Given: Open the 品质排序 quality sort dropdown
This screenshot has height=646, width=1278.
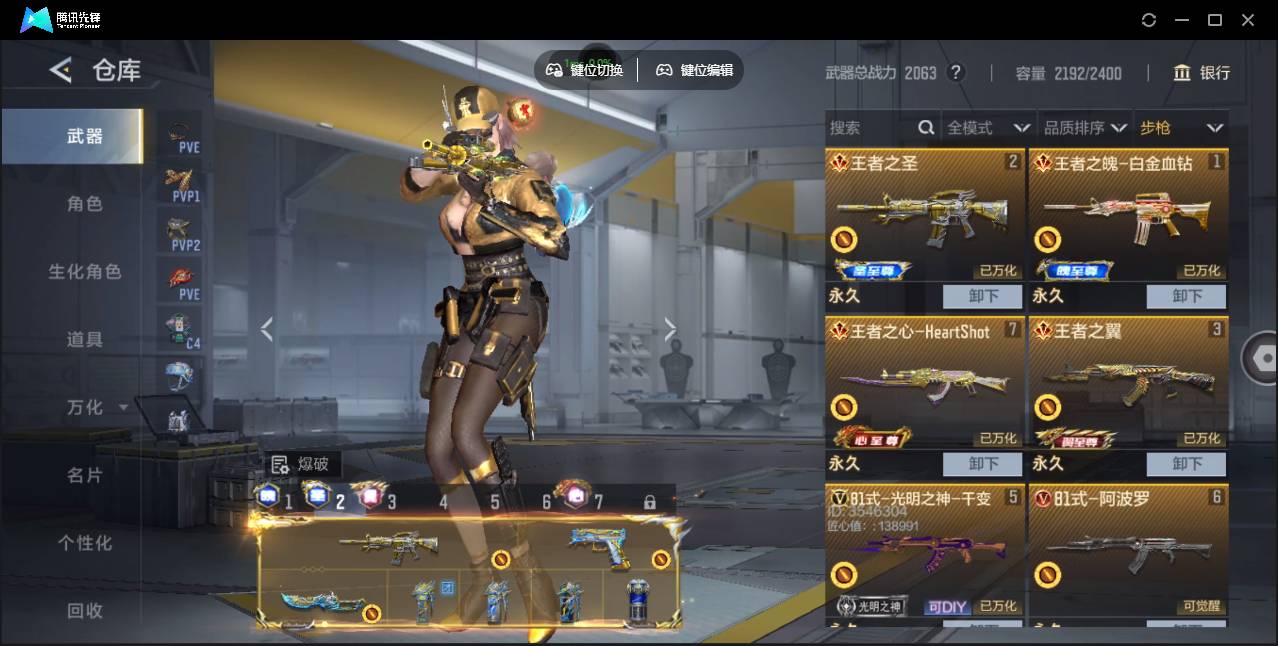Looking at the screenshot, I should 1084,128.
